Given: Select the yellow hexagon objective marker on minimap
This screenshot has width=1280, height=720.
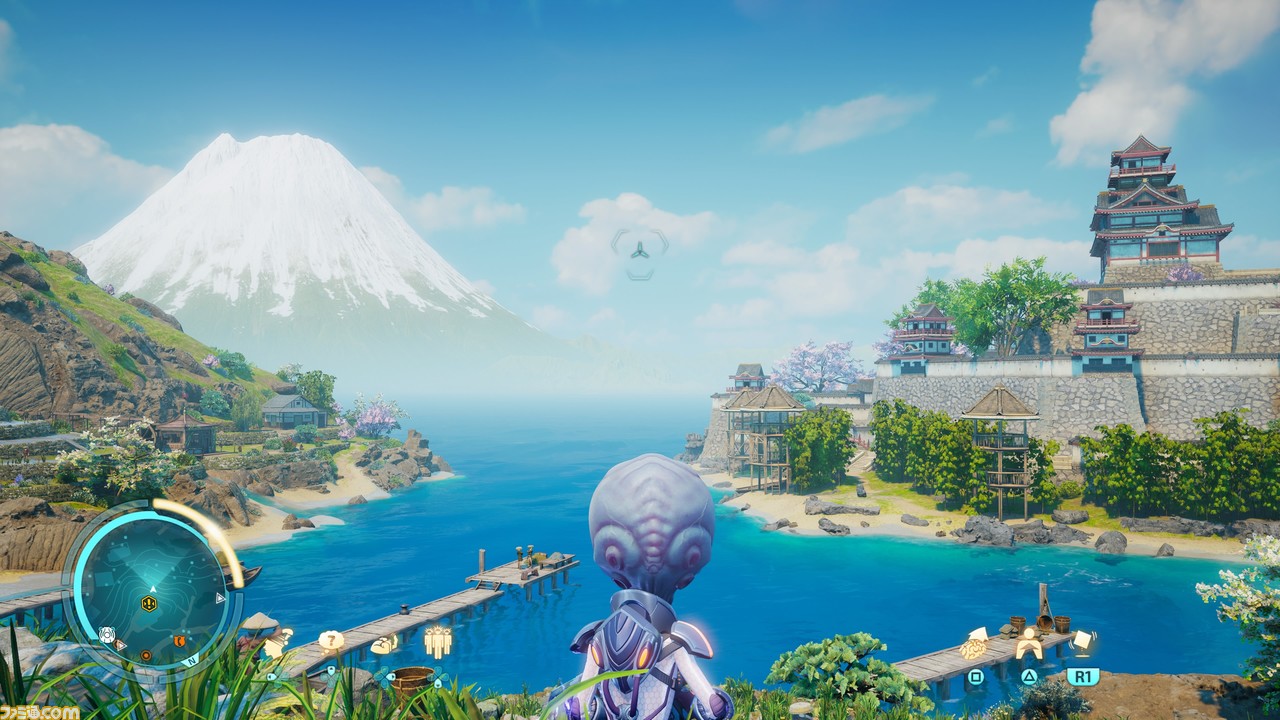Looking at the screenshot, I should click(149, 603).
